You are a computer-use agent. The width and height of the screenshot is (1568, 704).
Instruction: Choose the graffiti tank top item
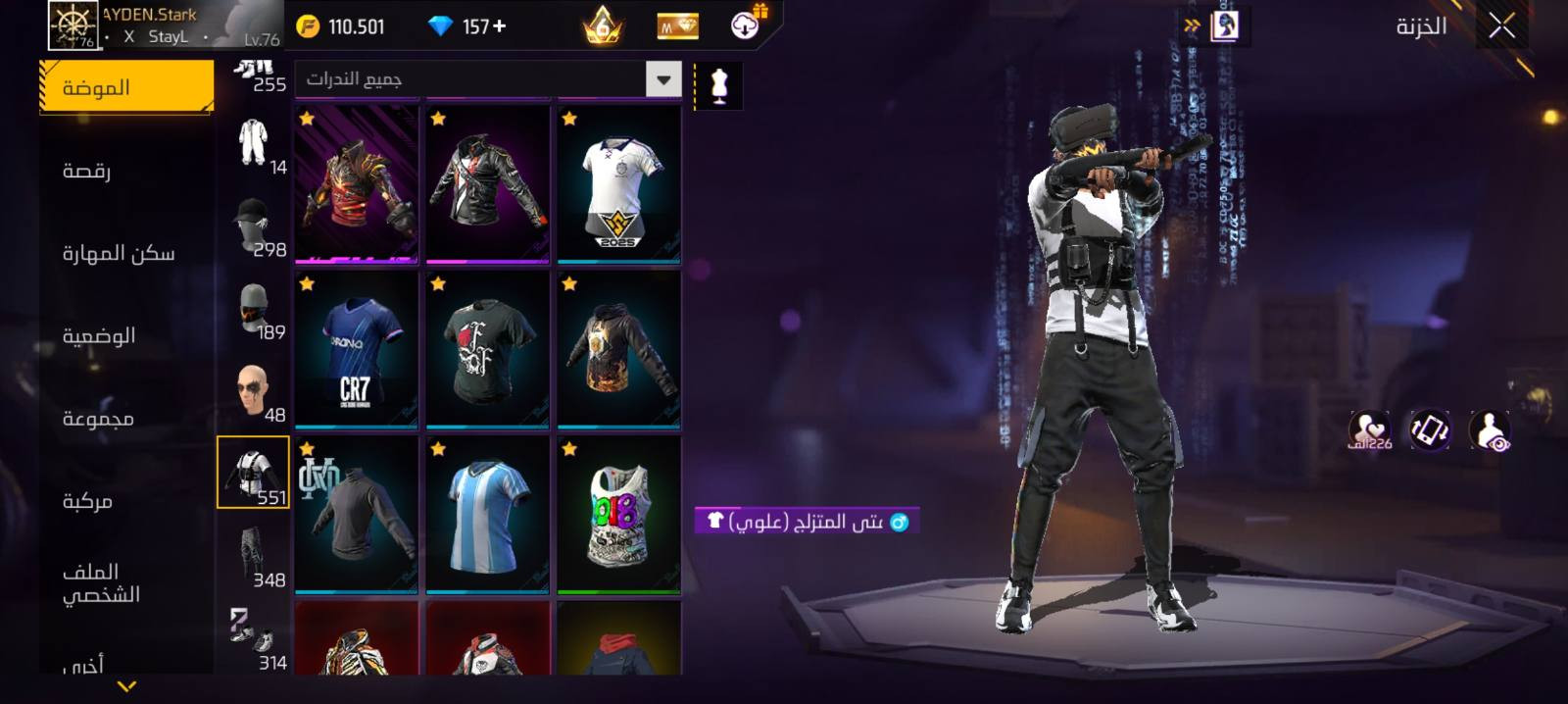tap(618, 516)
